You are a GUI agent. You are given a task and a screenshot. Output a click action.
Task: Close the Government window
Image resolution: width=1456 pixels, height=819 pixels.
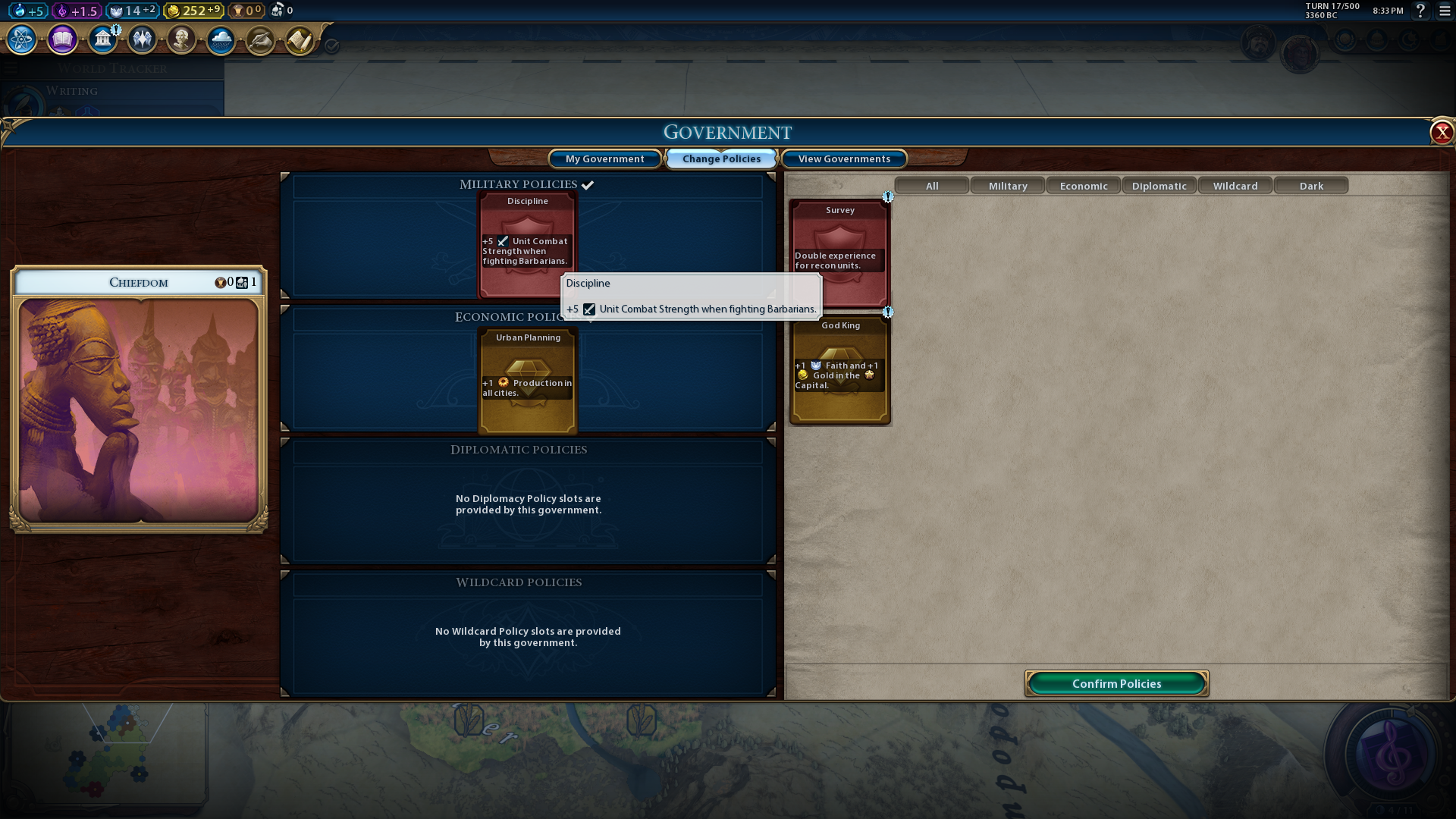(x=1441, y=133)
